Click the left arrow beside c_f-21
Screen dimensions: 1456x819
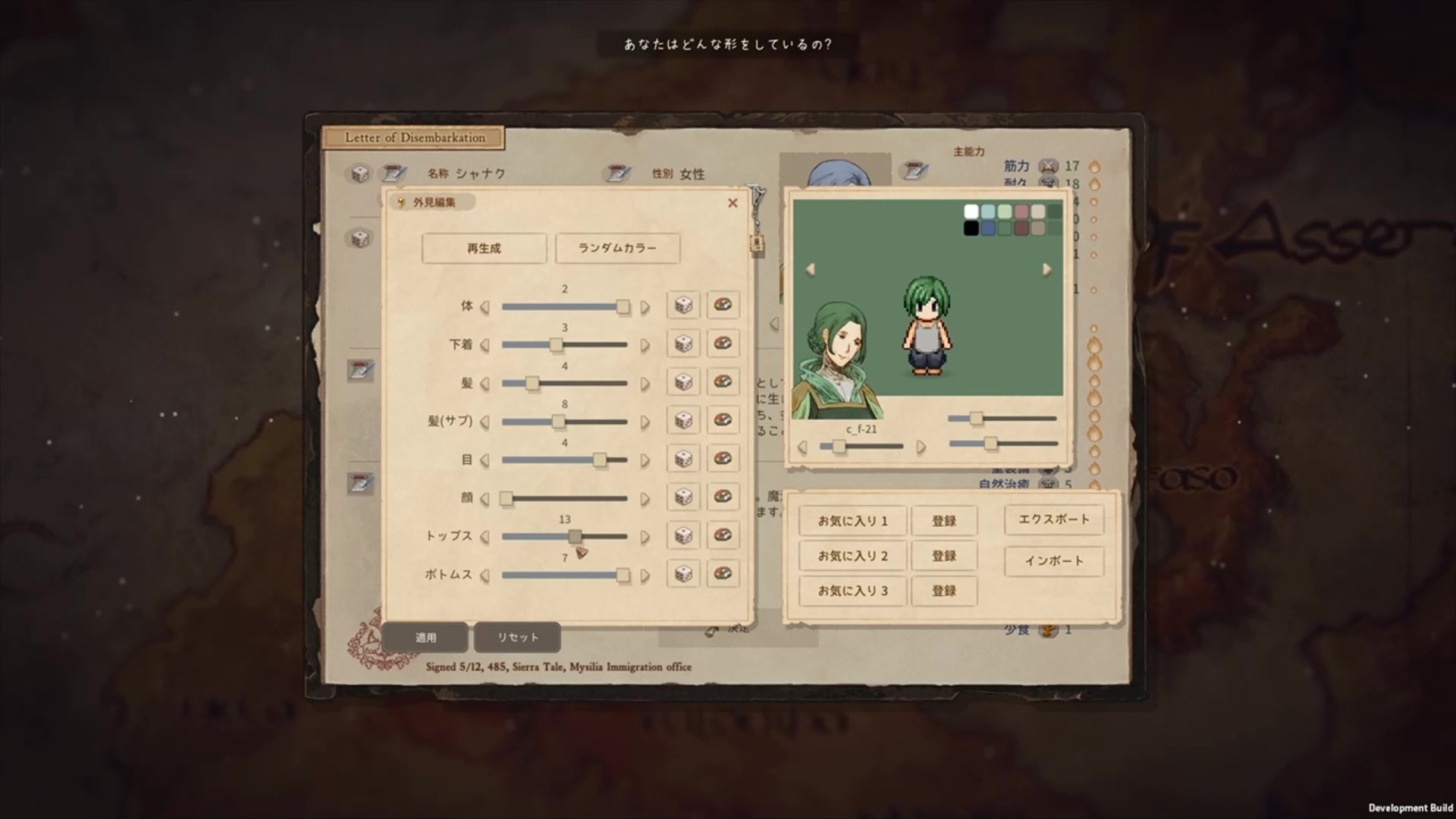click(x=802, y=447)
